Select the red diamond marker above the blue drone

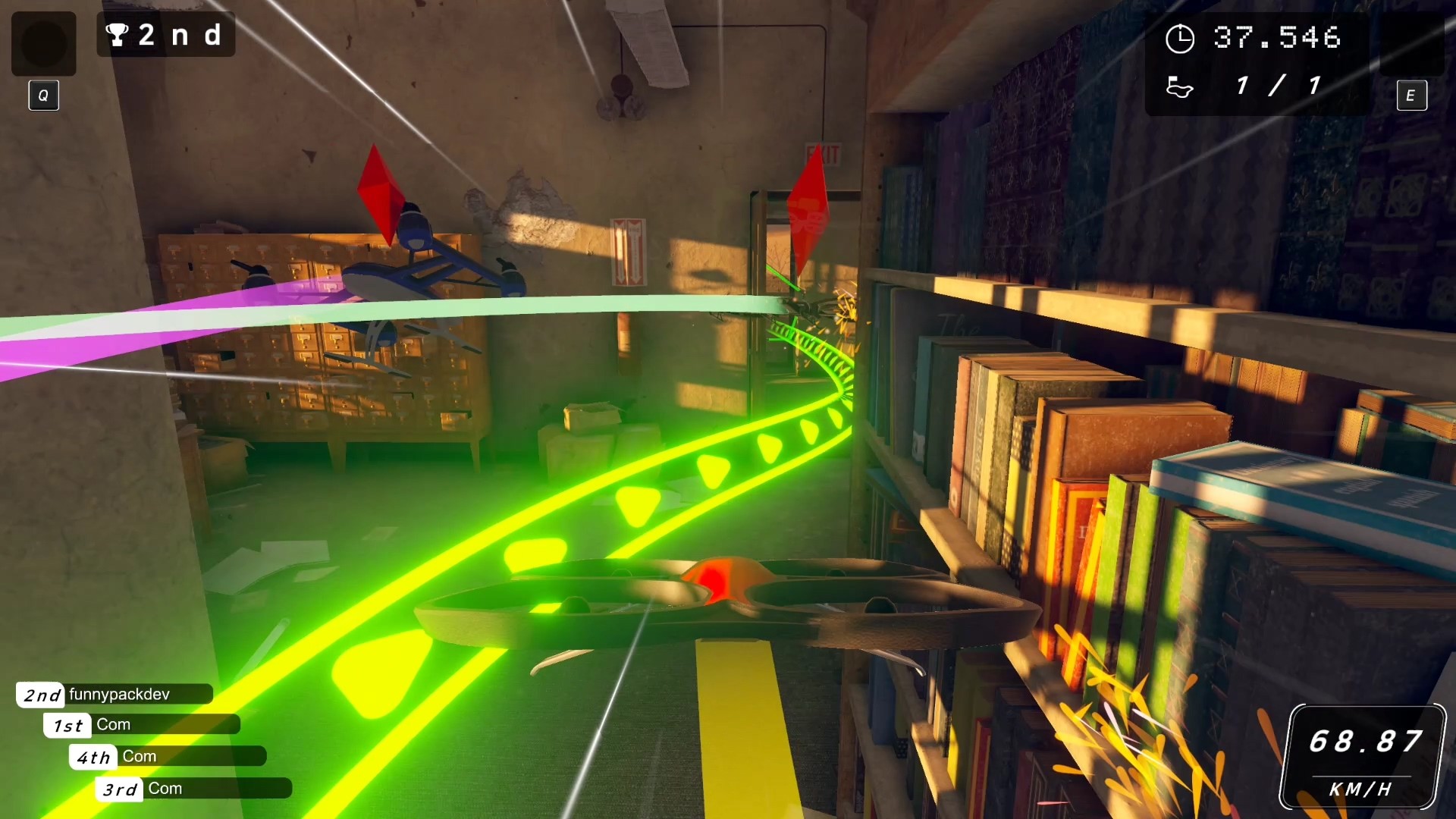pyautogui.click(x=382, y=193)
